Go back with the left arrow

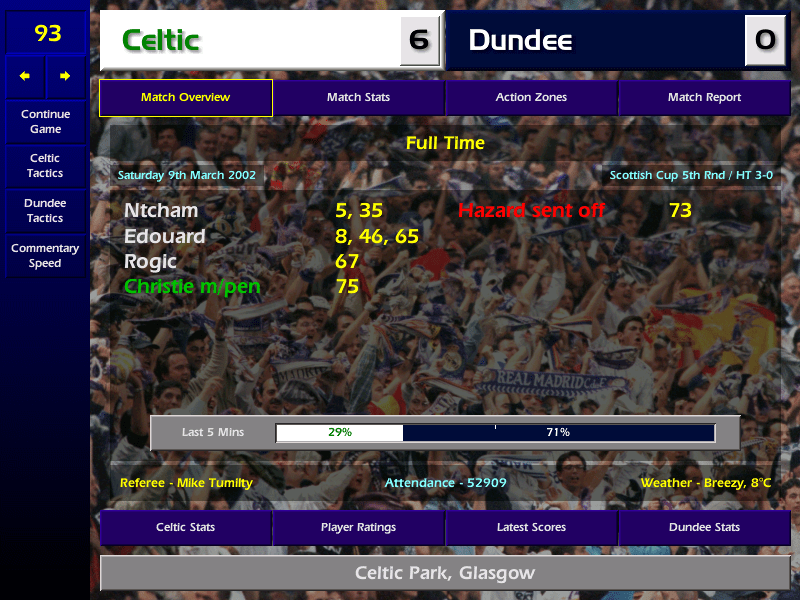coord(25,76)
